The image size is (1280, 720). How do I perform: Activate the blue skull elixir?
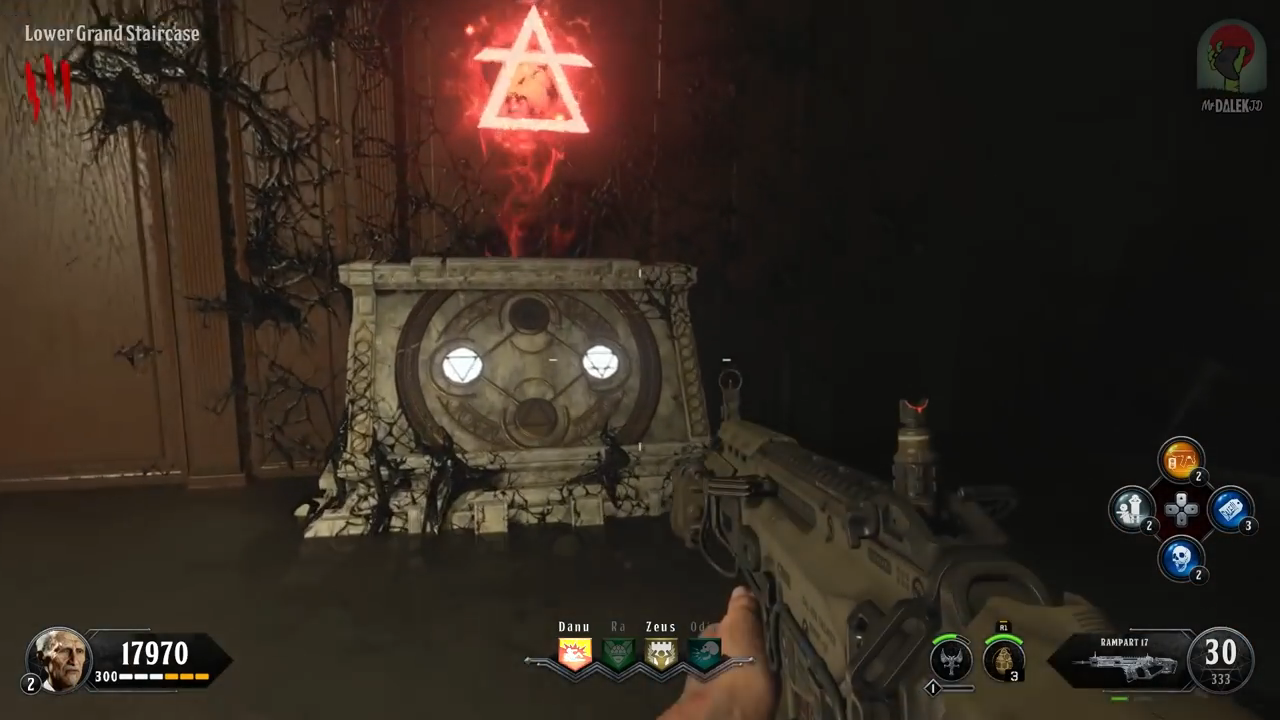coord(1180,557)
